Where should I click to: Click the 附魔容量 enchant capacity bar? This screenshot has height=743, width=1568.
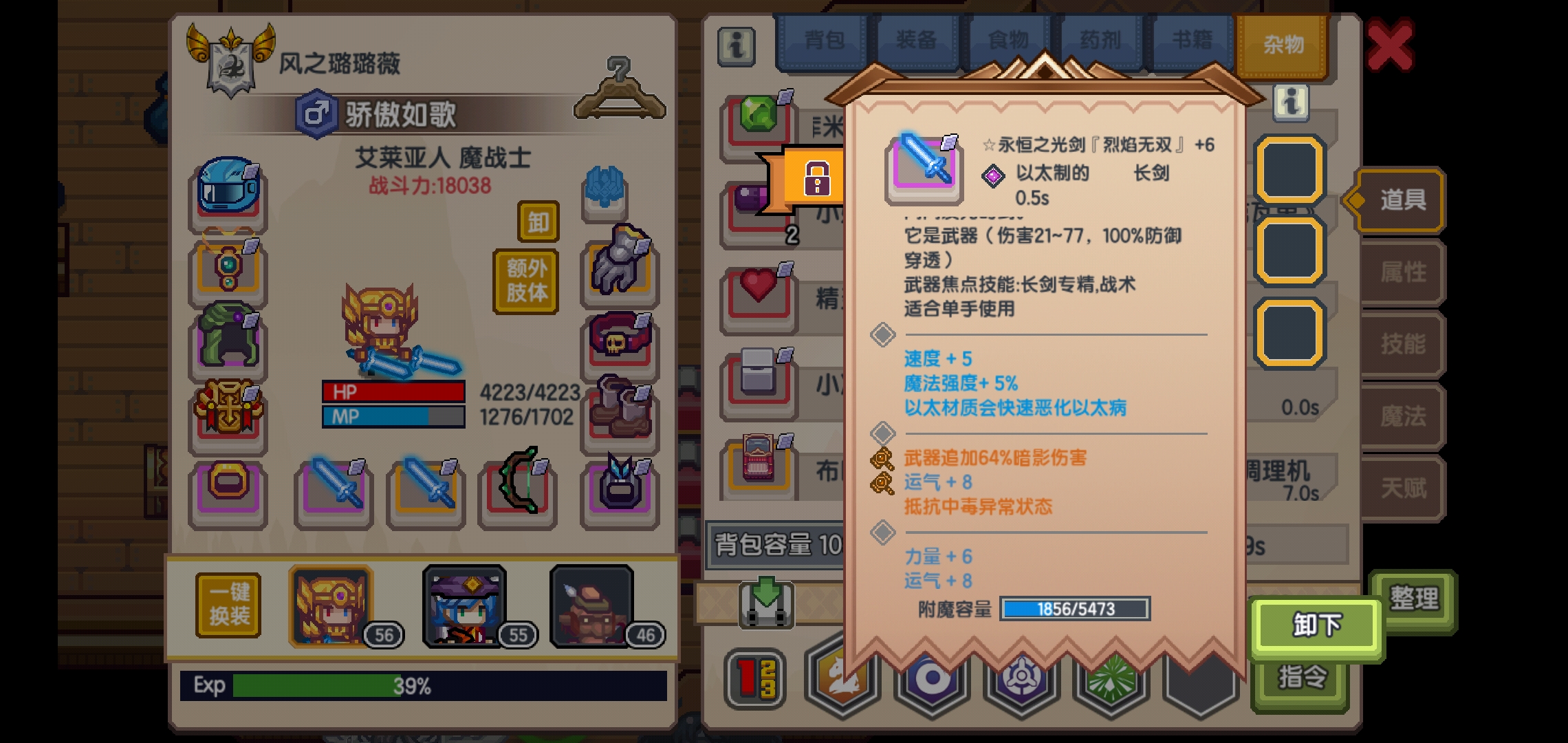pyautogui.click(x=1075, y=610)
